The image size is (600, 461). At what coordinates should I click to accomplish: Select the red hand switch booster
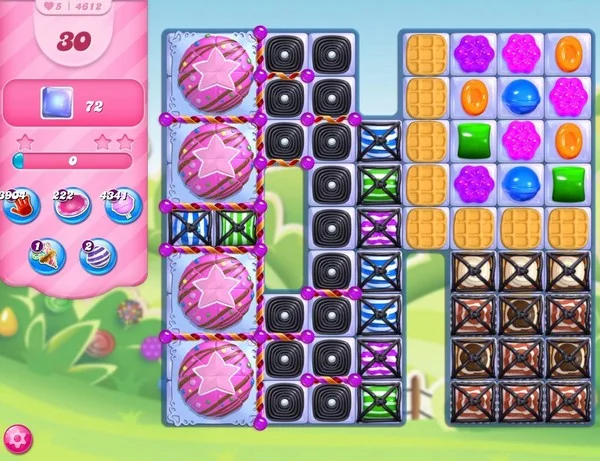(18, 207)
